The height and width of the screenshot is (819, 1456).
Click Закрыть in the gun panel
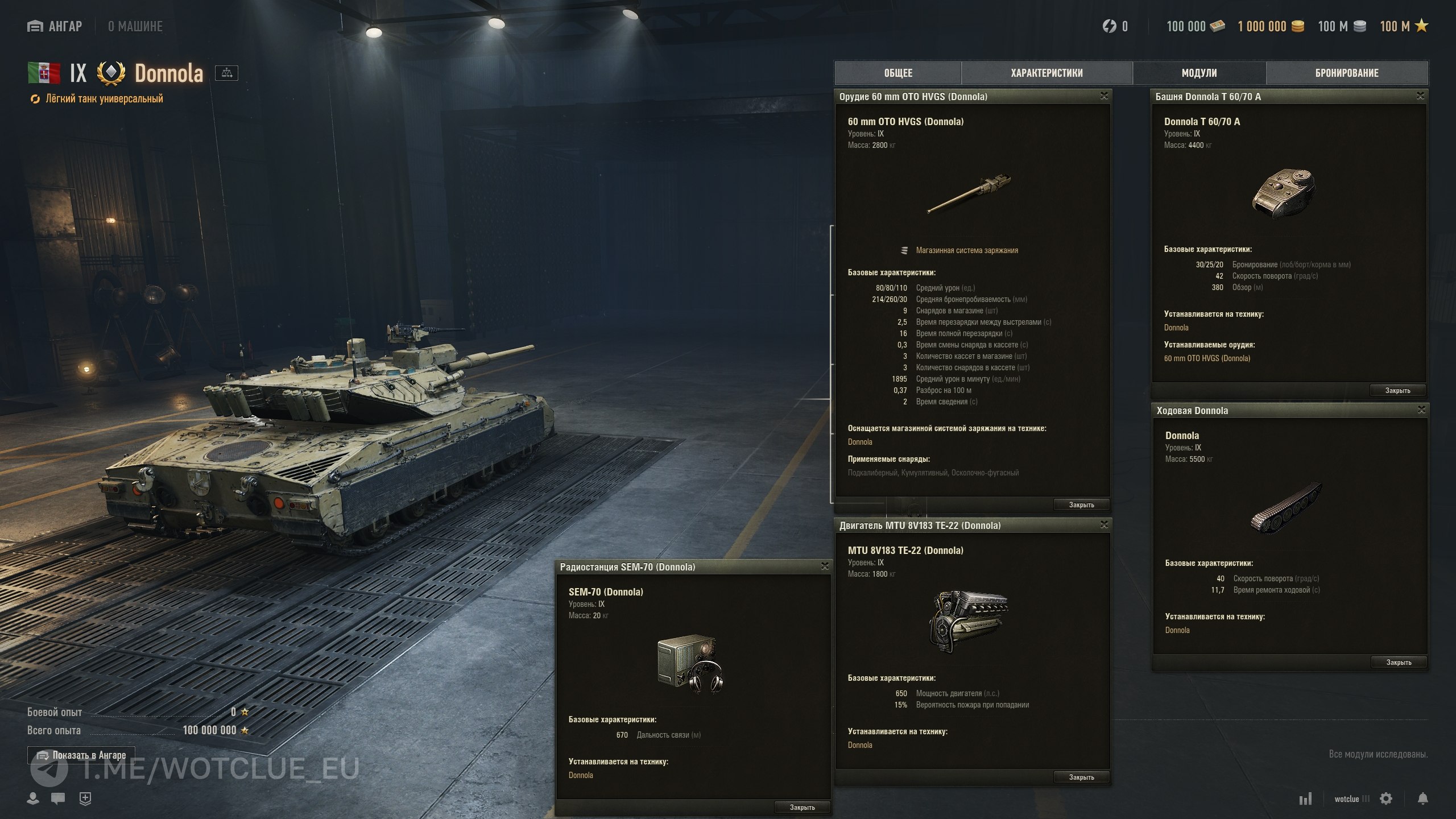click(x=1081, y=504)
